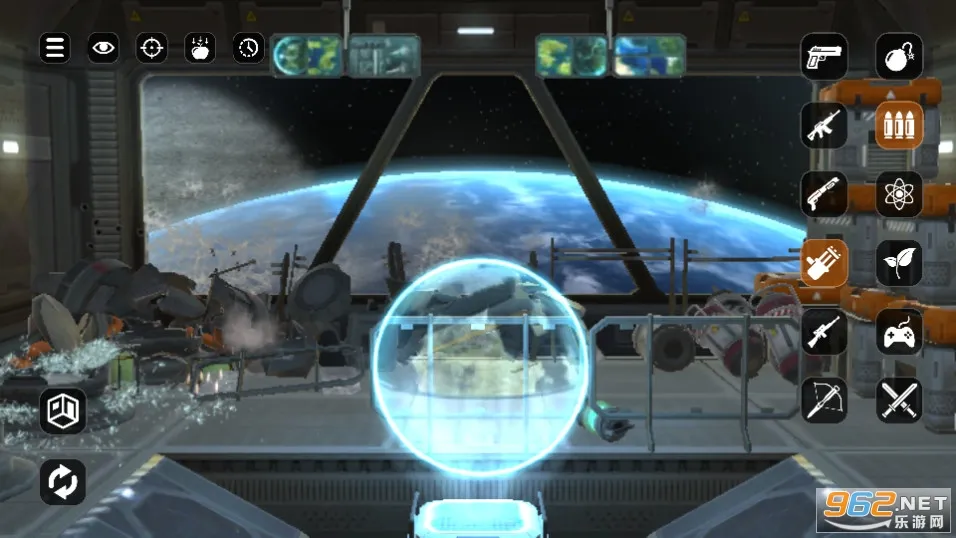Toggle the eye view icon

[103, 47]
